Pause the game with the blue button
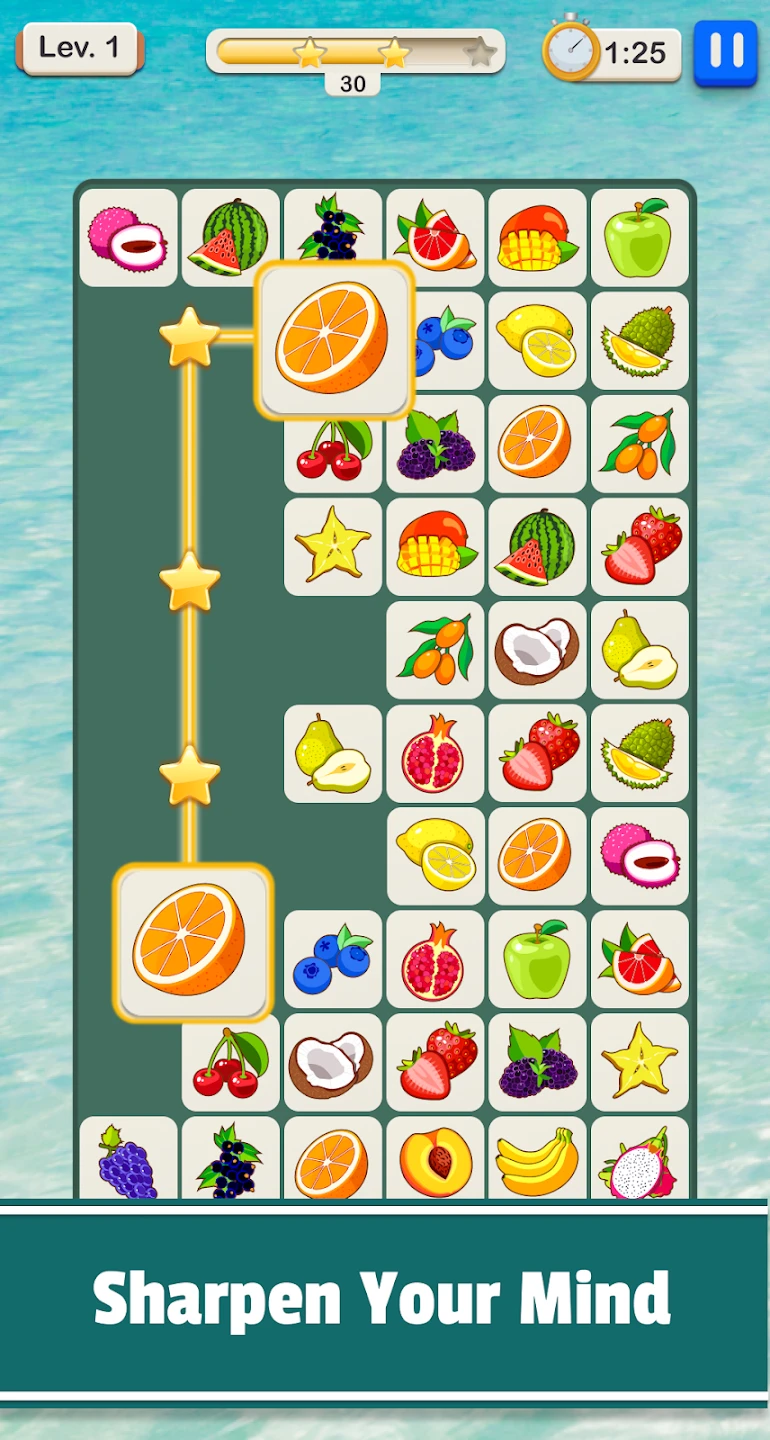Viewport: 770px width, 1440px height. [x=725, y=53]
